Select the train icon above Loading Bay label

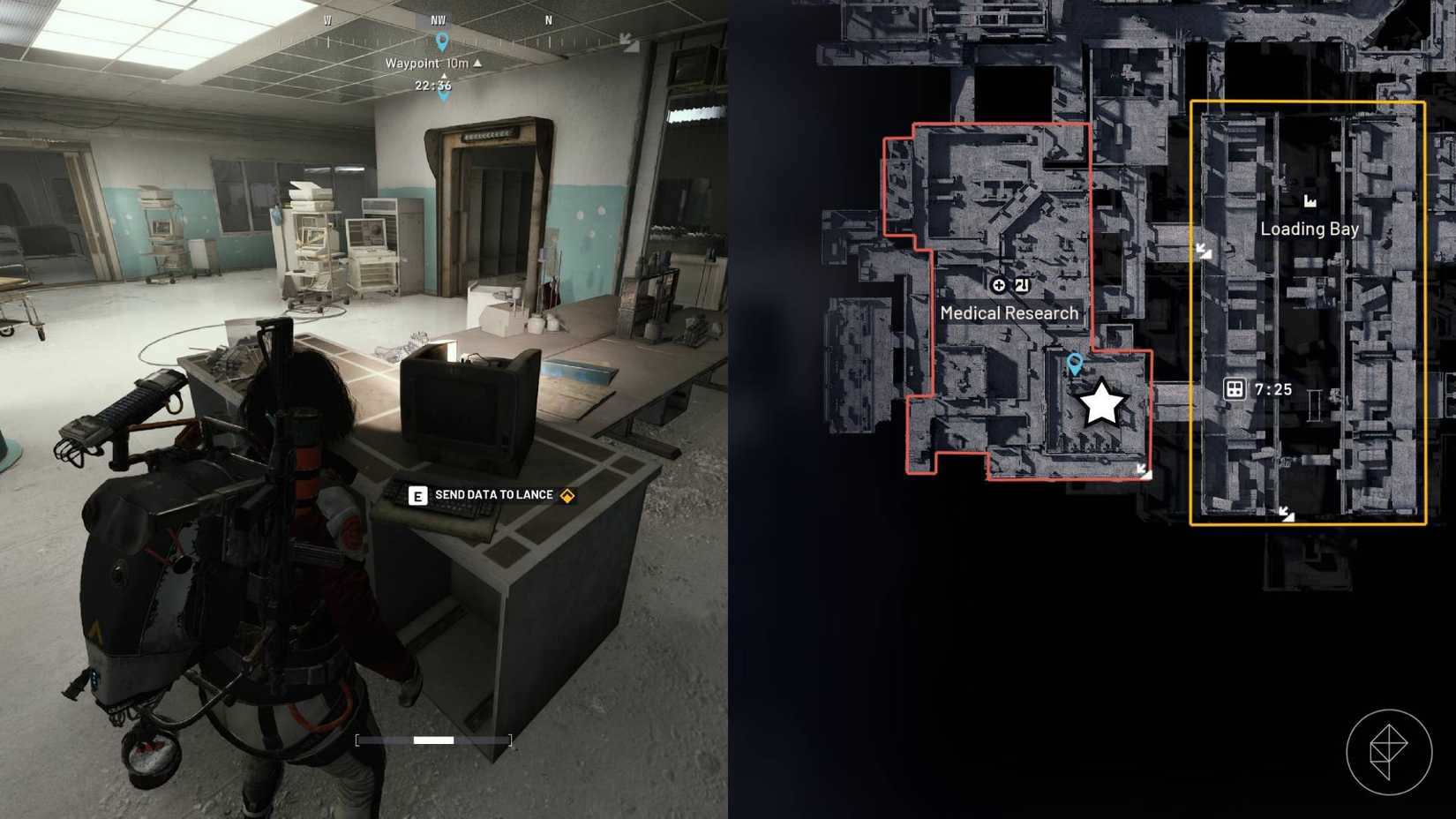pos(1310,202)
